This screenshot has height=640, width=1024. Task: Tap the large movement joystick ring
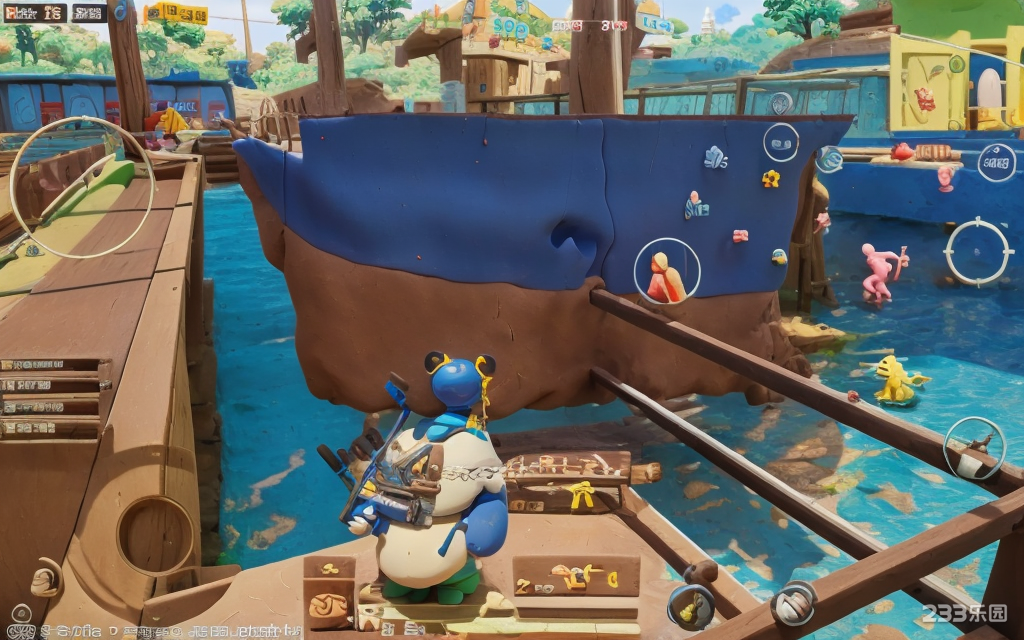pos(82,187)
